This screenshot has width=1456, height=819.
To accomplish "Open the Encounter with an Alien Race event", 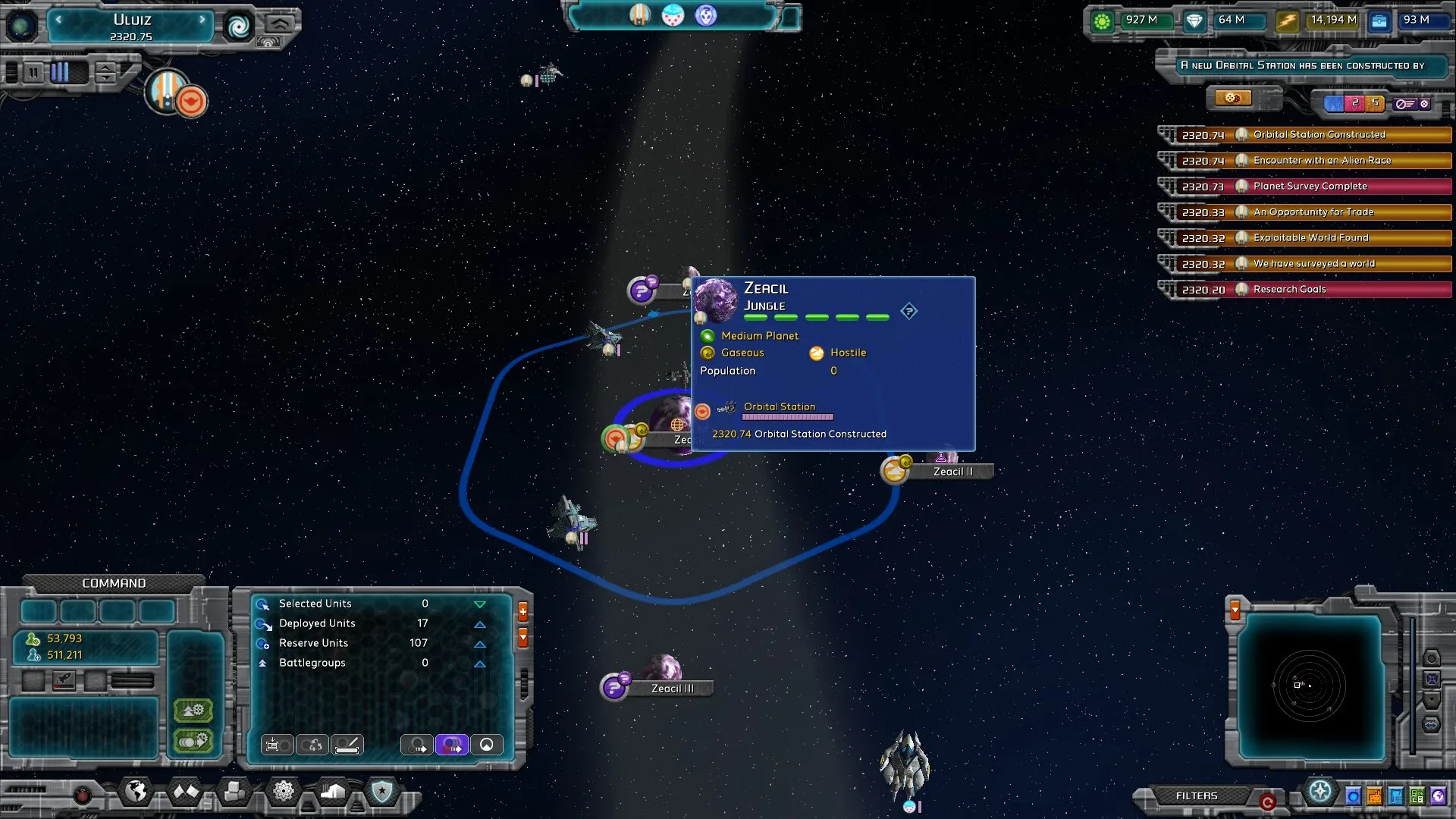I will coord(1322,161).
